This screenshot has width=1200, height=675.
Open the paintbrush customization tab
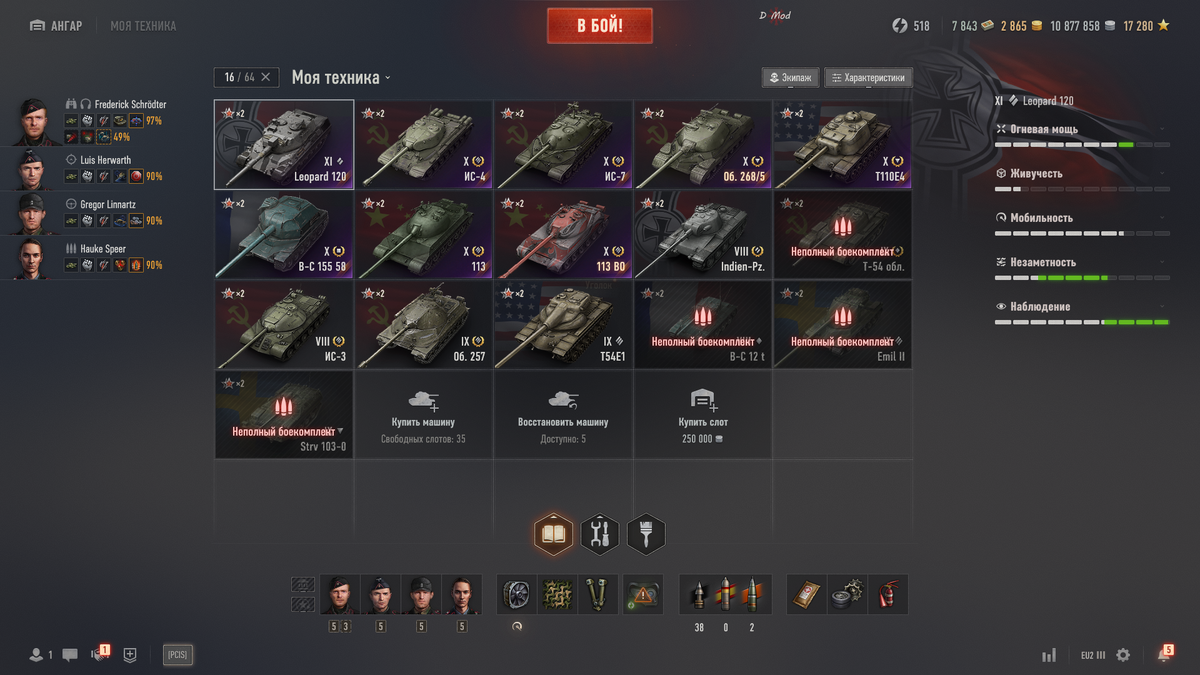[x=646, y=535]
